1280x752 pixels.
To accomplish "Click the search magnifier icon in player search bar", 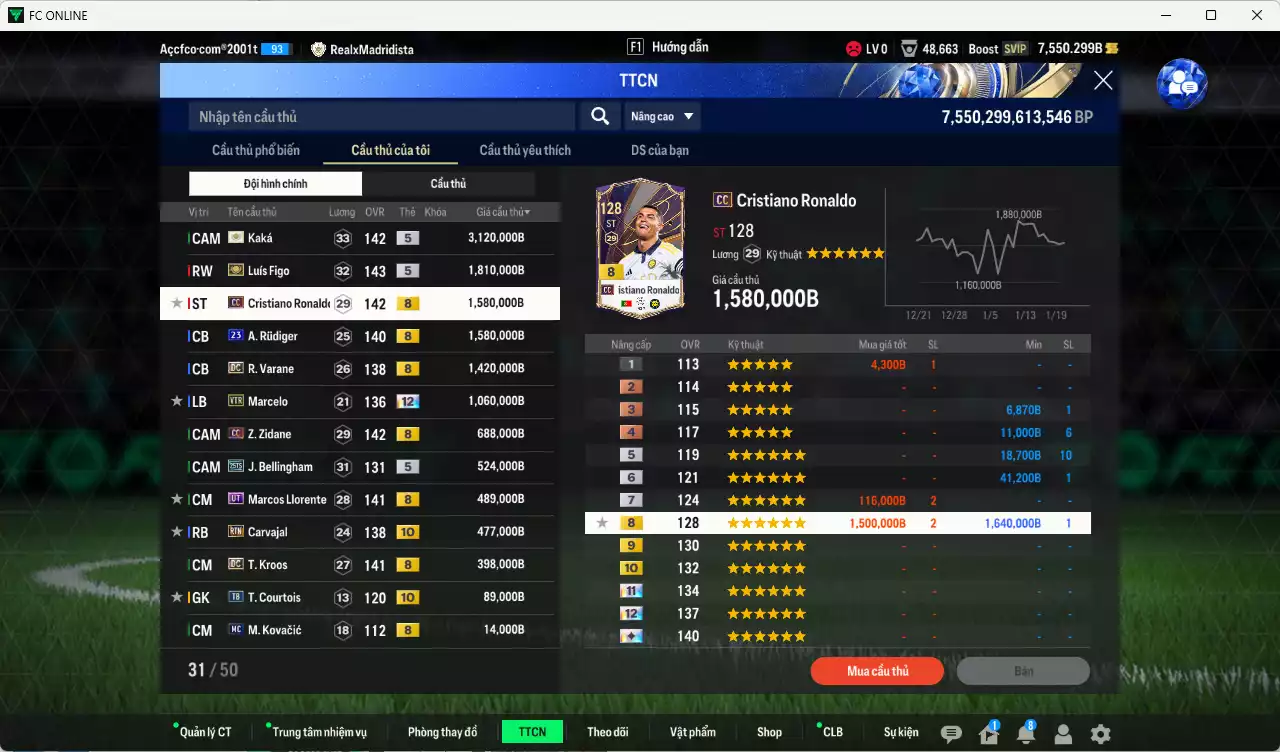I will pos(599,116).
